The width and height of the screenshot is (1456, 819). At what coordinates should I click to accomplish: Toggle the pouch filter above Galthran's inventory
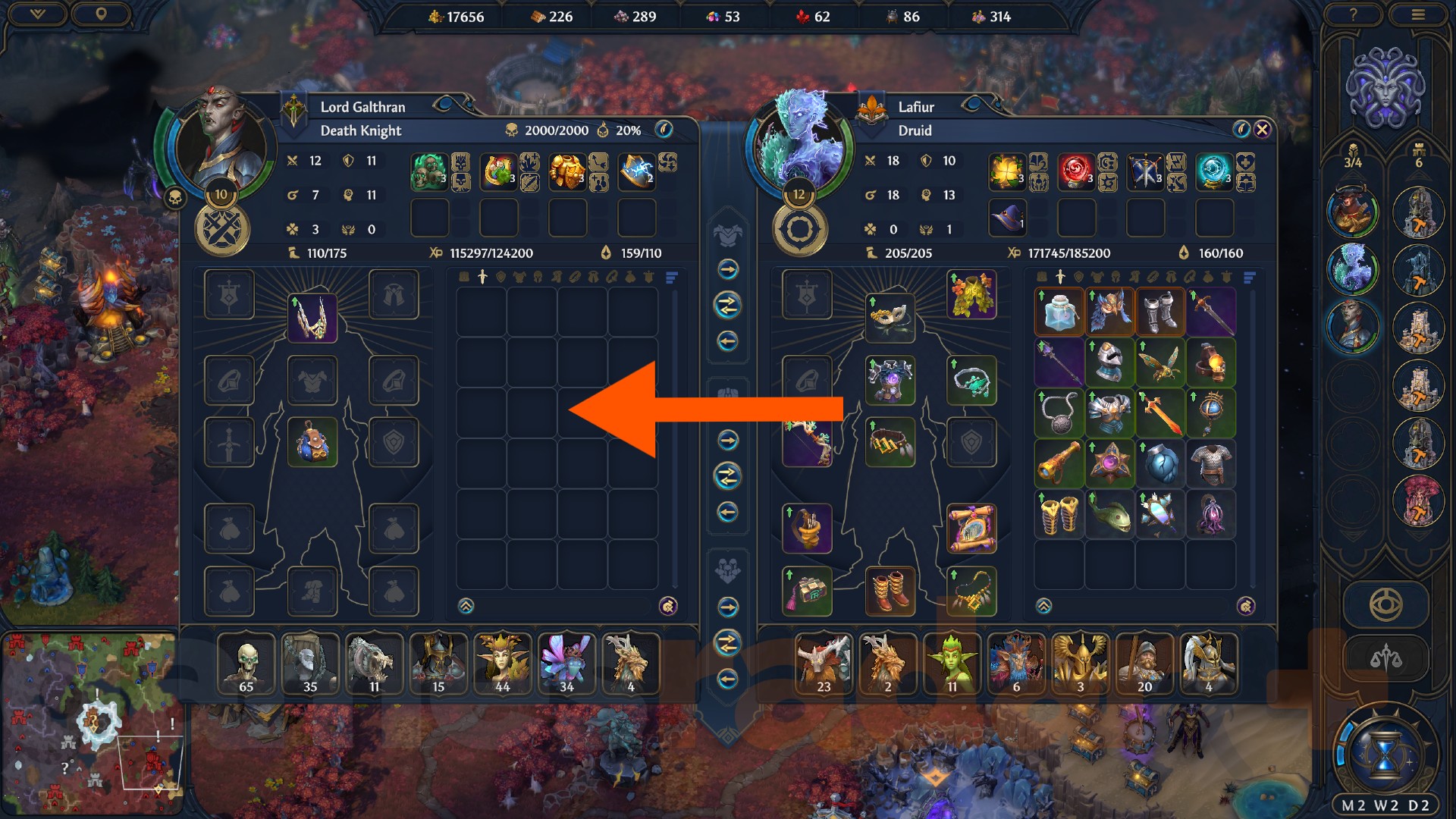point(630,277)
